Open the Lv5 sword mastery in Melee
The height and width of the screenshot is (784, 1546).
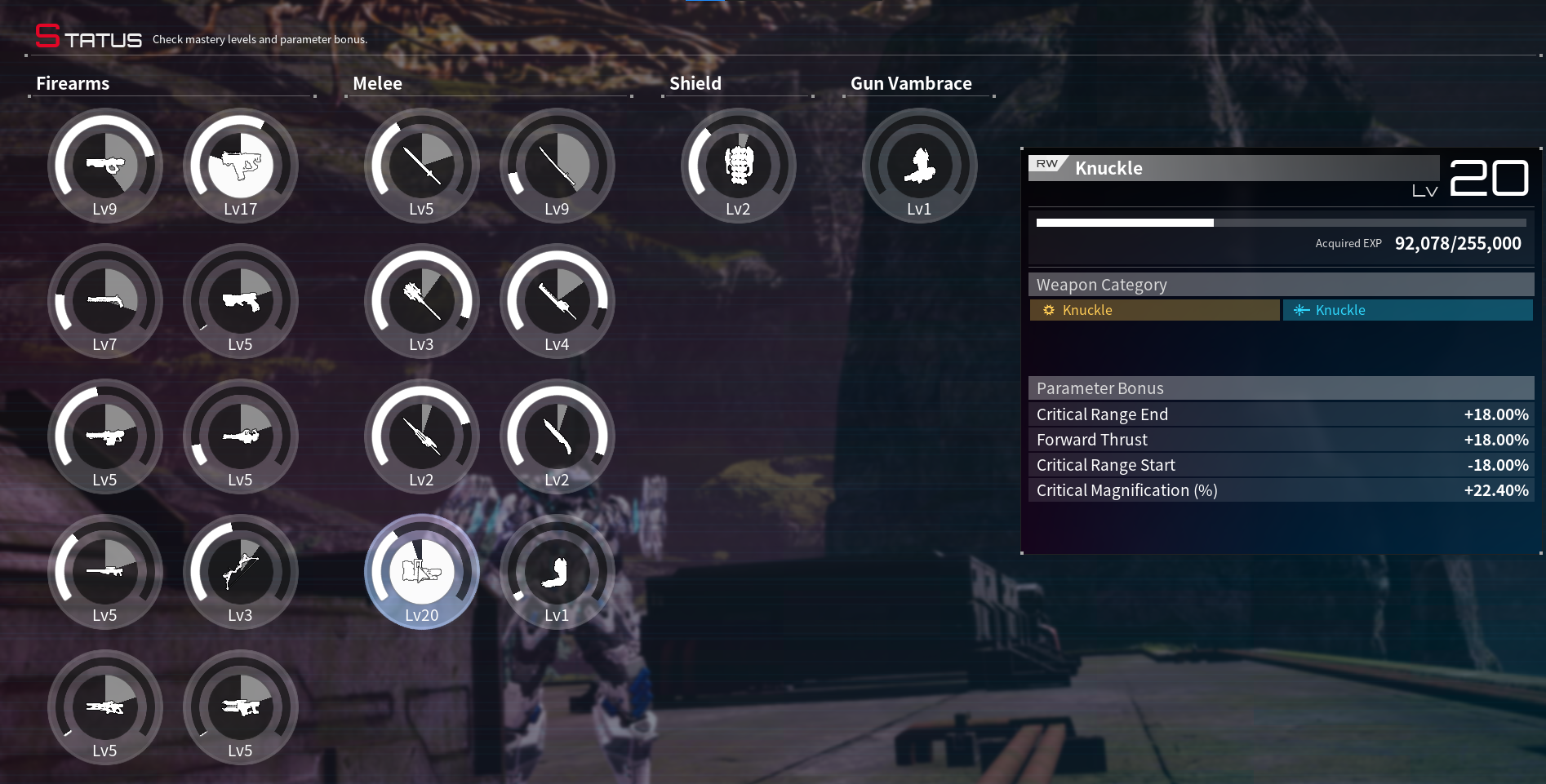(421, 166)
